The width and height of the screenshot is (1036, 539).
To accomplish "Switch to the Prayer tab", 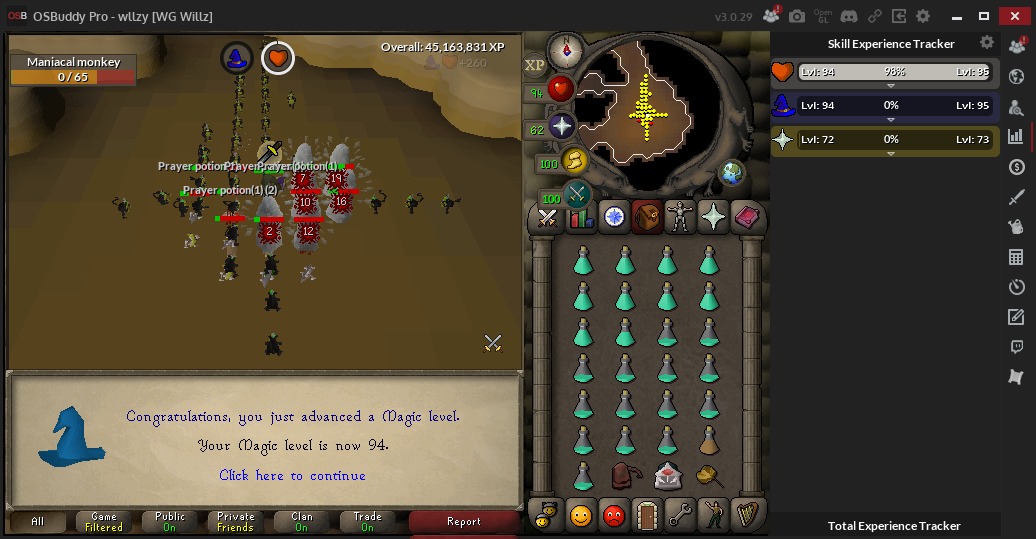I will pos(713,217).
